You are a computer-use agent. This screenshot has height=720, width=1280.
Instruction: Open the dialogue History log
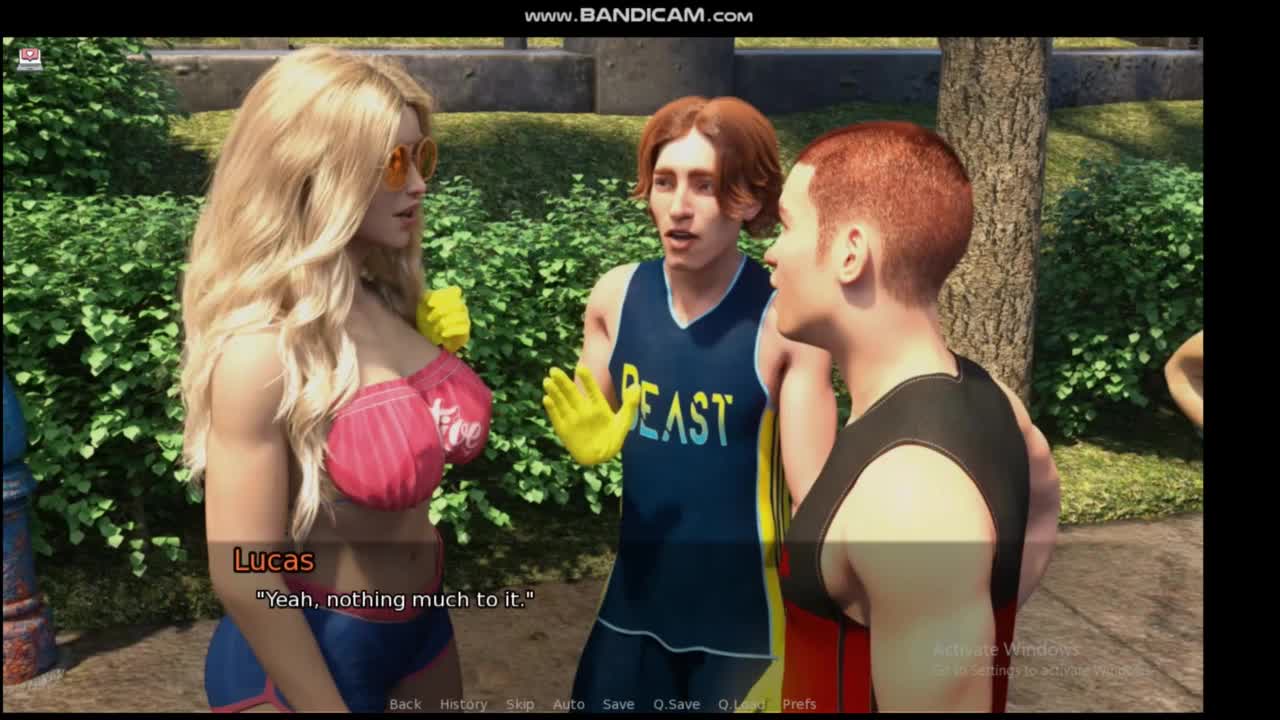tap(463, 704)
